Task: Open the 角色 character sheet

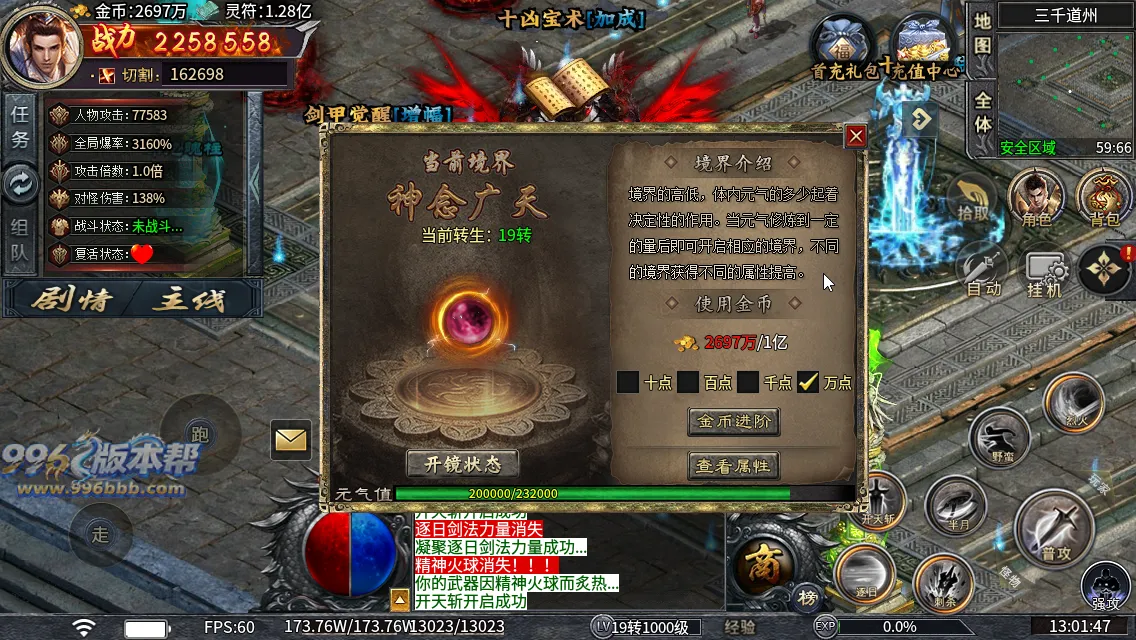Action: 1035,197
